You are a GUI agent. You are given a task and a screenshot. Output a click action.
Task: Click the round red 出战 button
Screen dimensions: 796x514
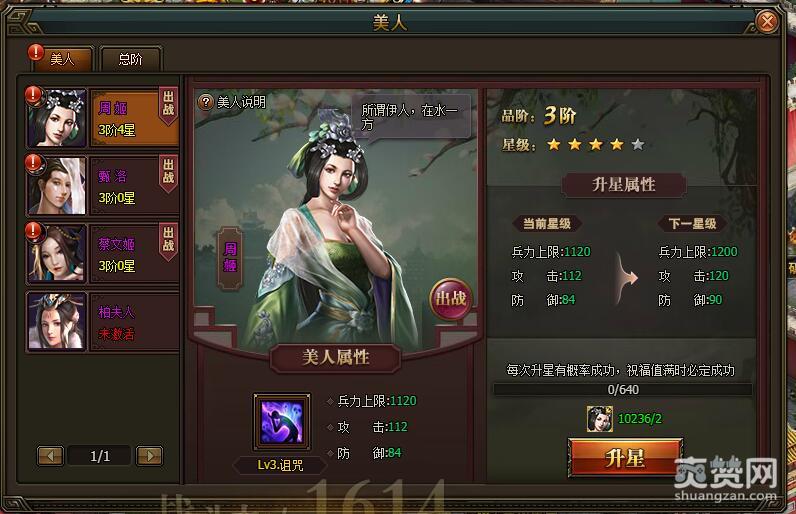point(449,297)
